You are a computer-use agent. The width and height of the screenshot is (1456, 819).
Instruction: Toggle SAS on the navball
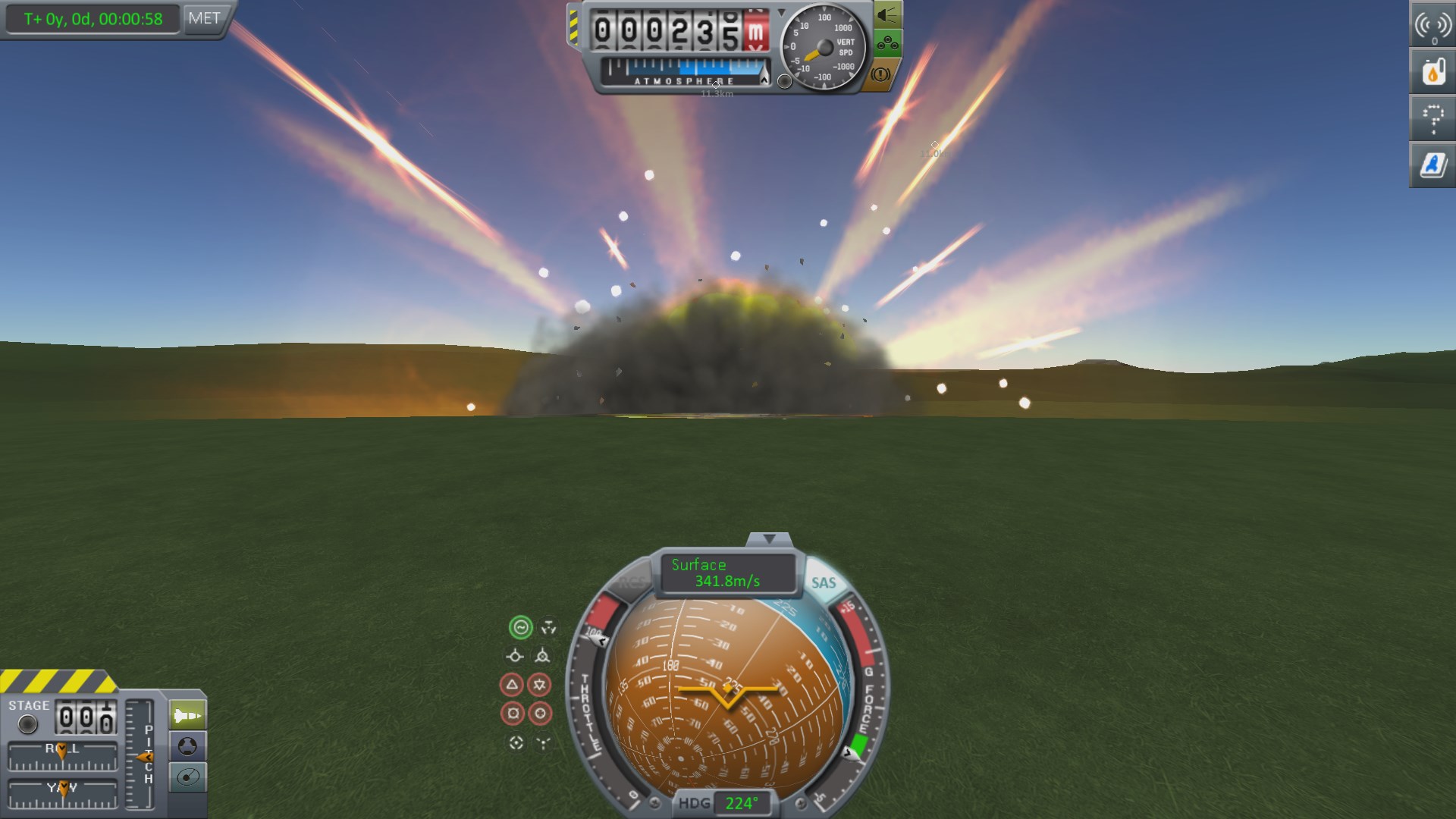tap(825, 583)
